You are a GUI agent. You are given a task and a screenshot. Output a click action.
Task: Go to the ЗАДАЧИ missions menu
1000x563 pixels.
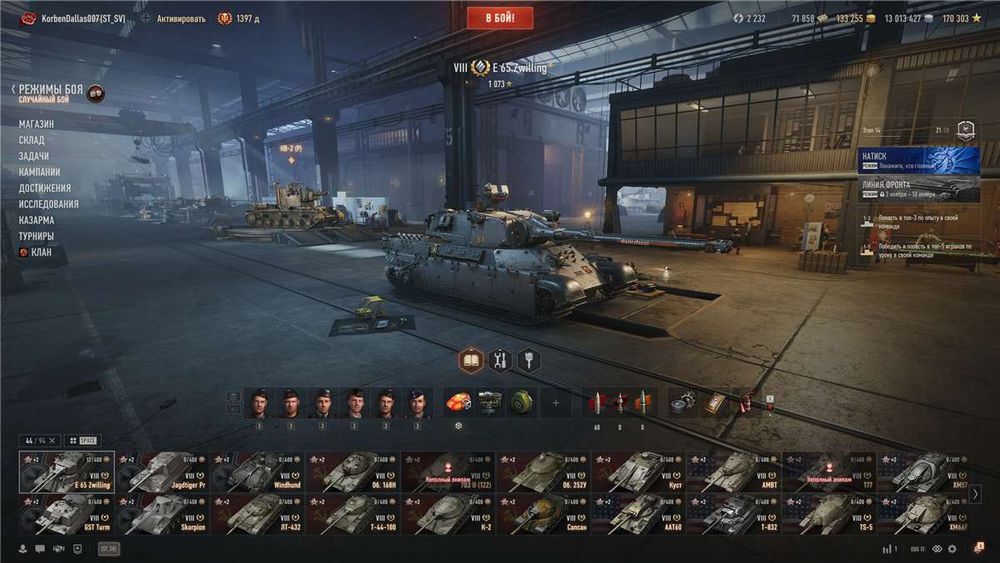pyautogui.click(x=33, y=156)
